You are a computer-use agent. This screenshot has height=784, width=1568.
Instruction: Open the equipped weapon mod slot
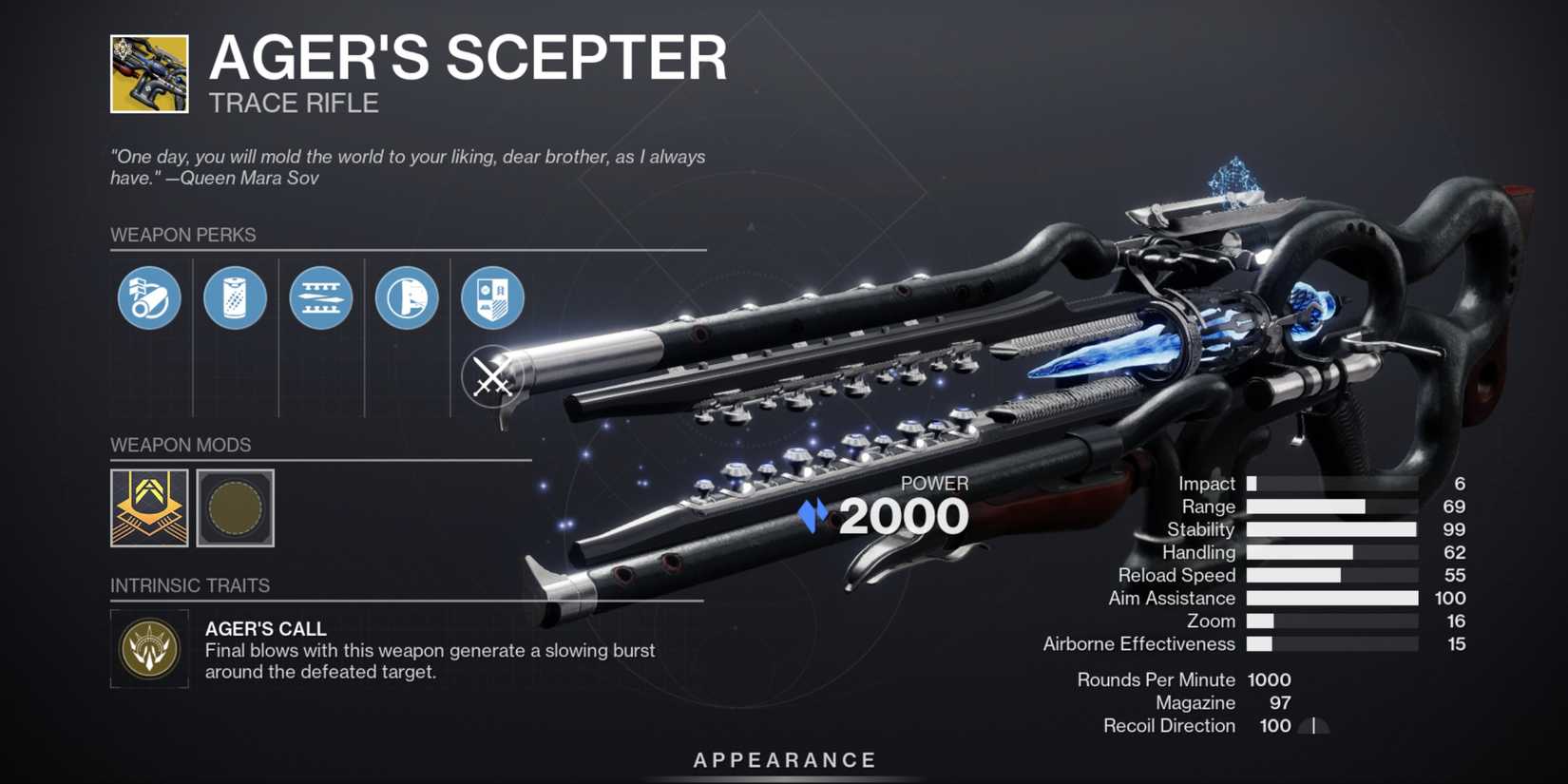coord(149,508)
